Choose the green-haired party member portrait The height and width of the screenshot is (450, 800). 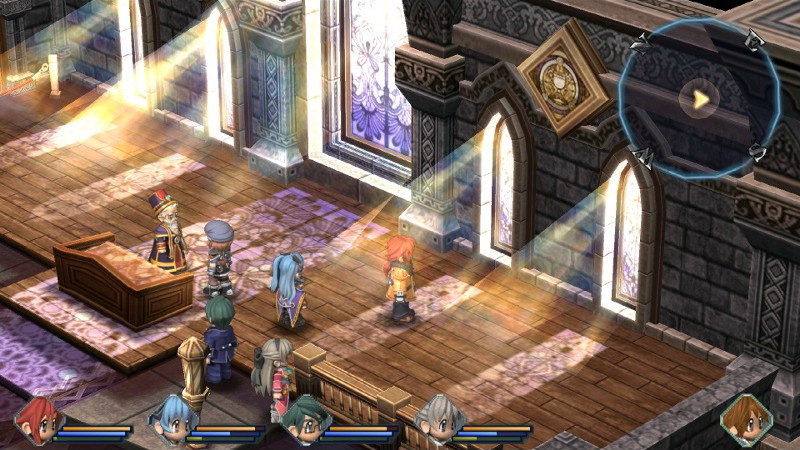pyautogui.click(x=303, y=421)
